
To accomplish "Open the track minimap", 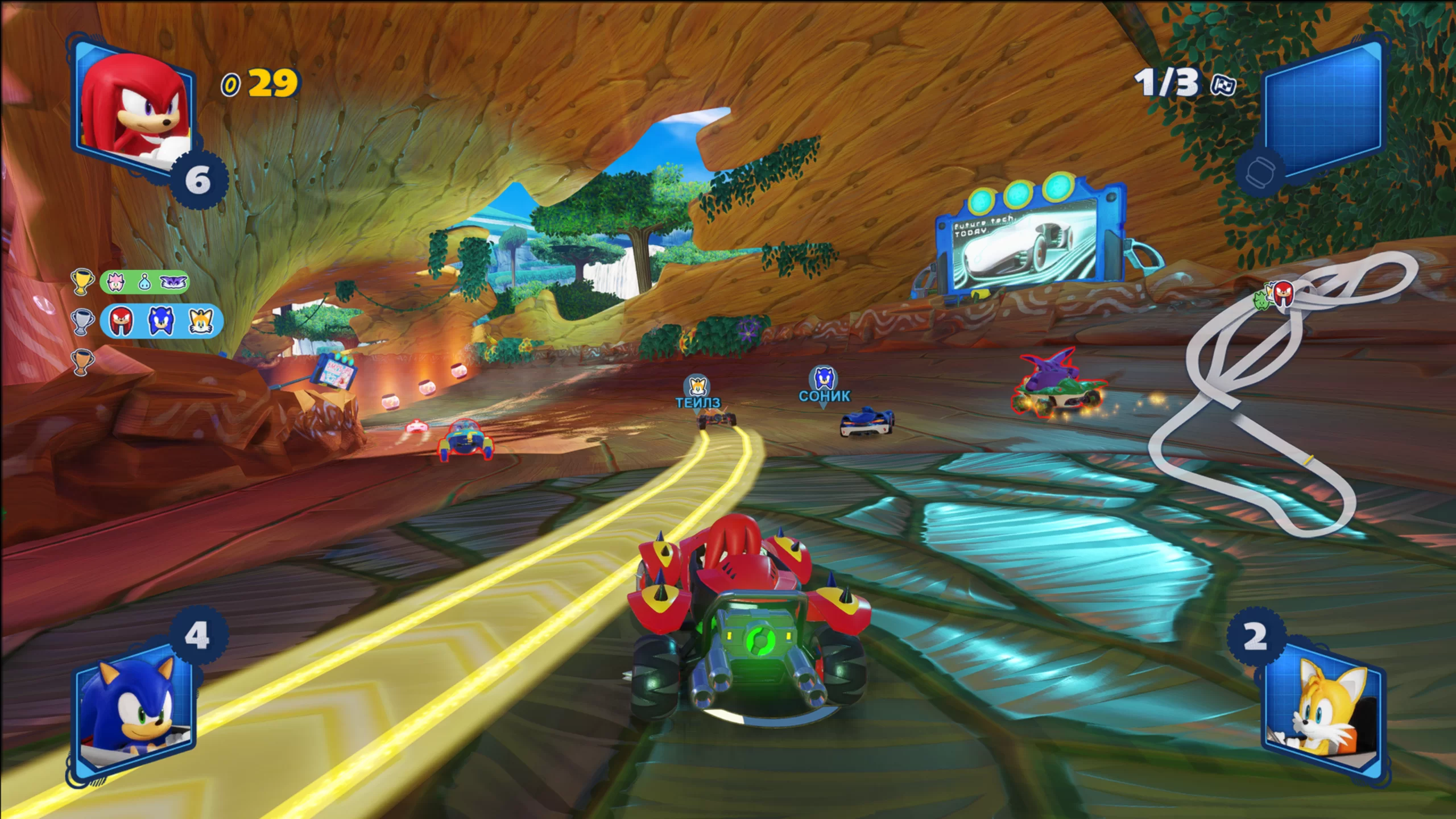I will [x=1280, y=398].
